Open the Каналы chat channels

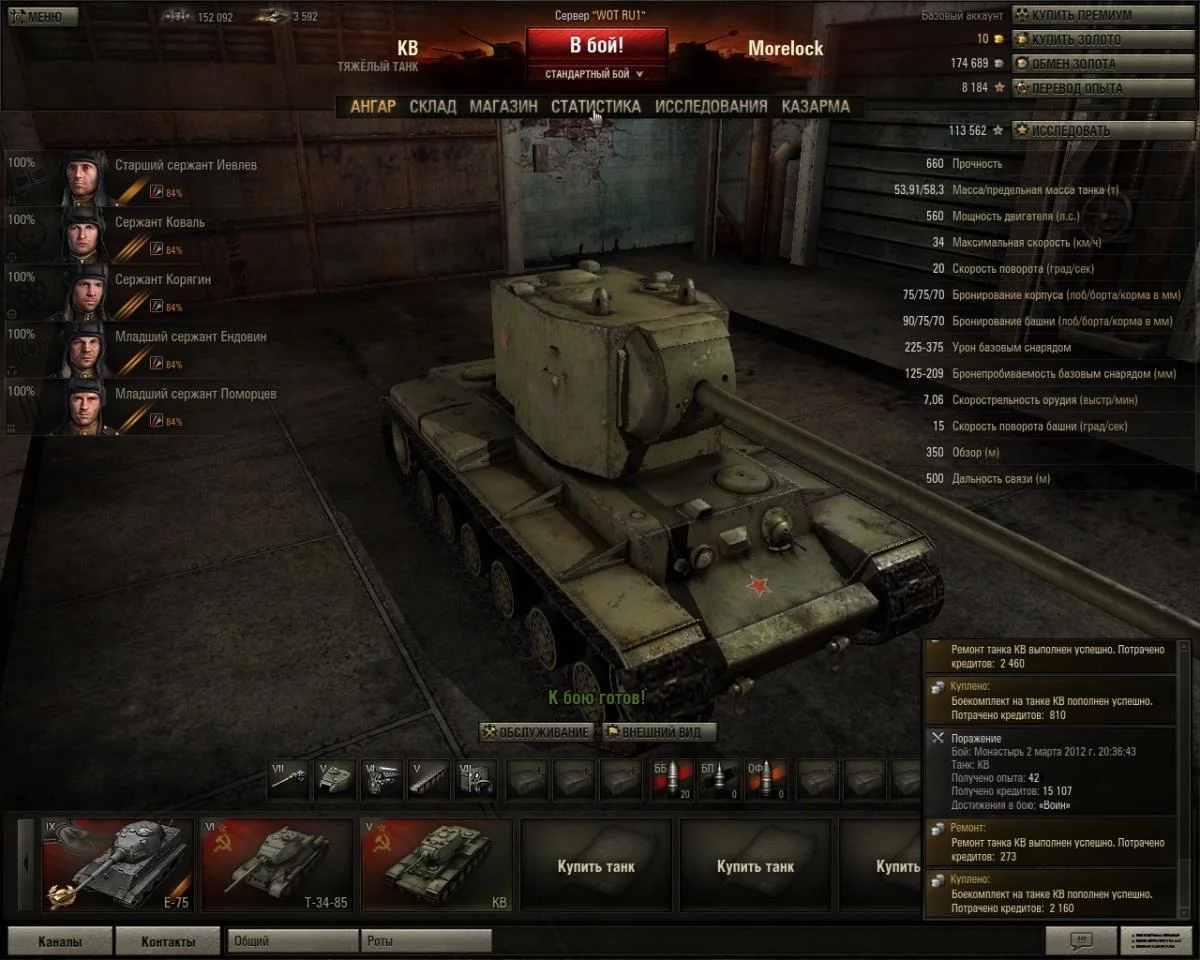click(59, 941)
